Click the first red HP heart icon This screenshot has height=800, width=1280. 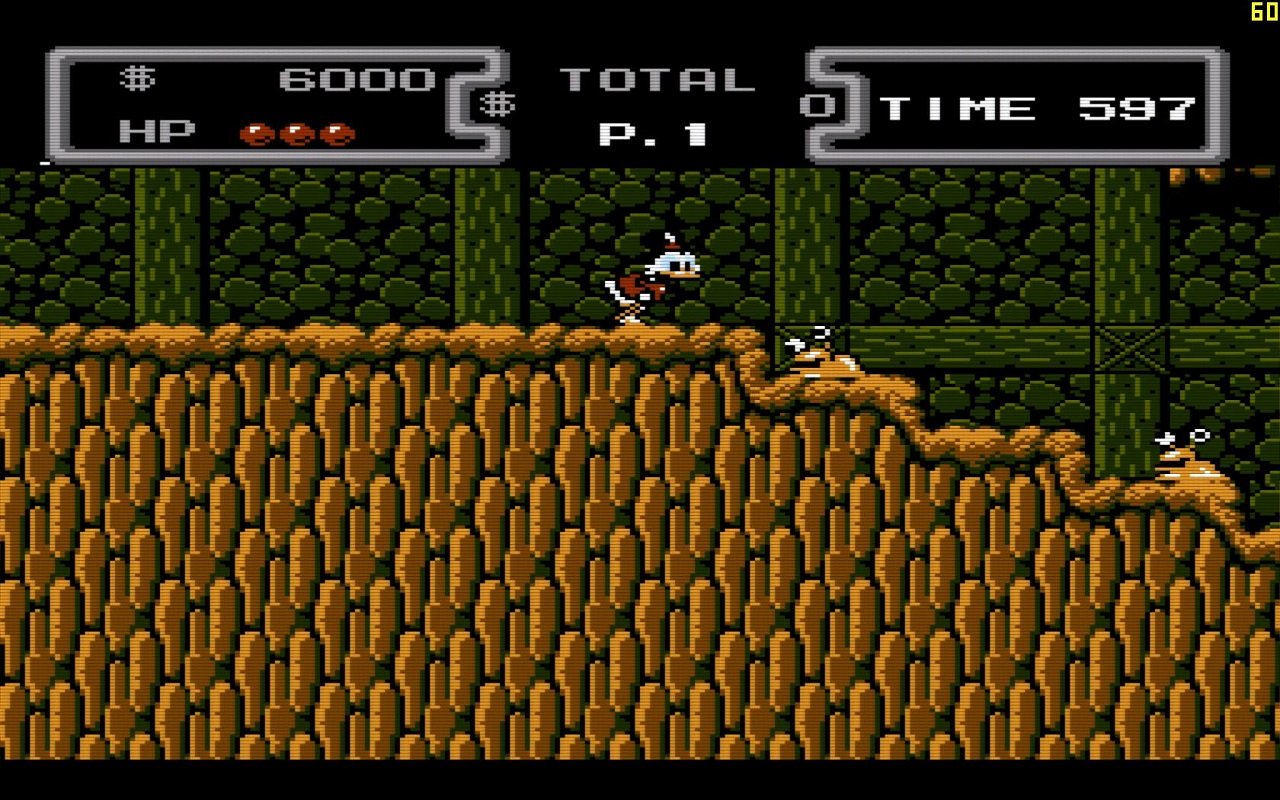click(x=260, y=135)
